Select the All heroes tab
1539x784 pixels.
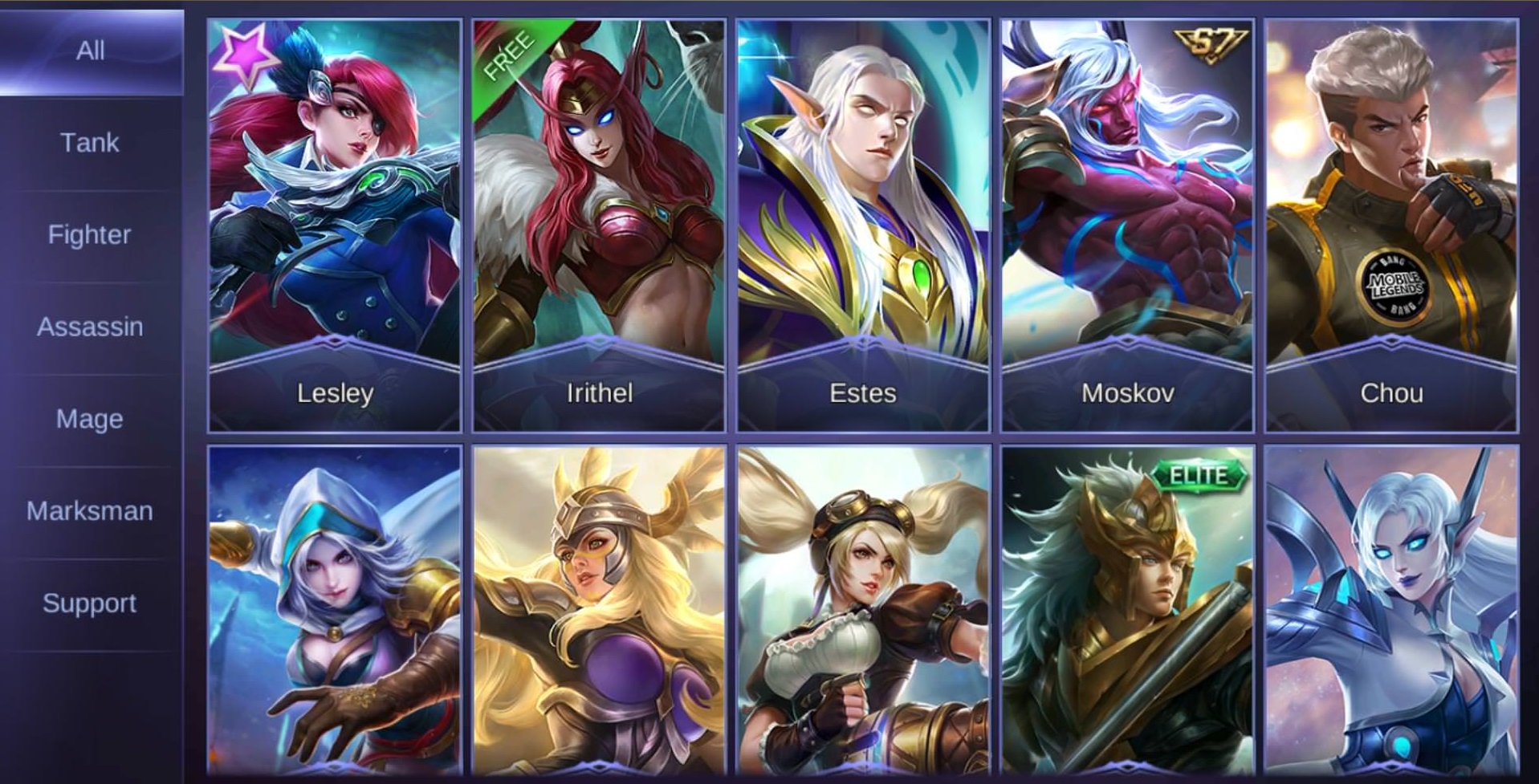[x=90, y=51]
